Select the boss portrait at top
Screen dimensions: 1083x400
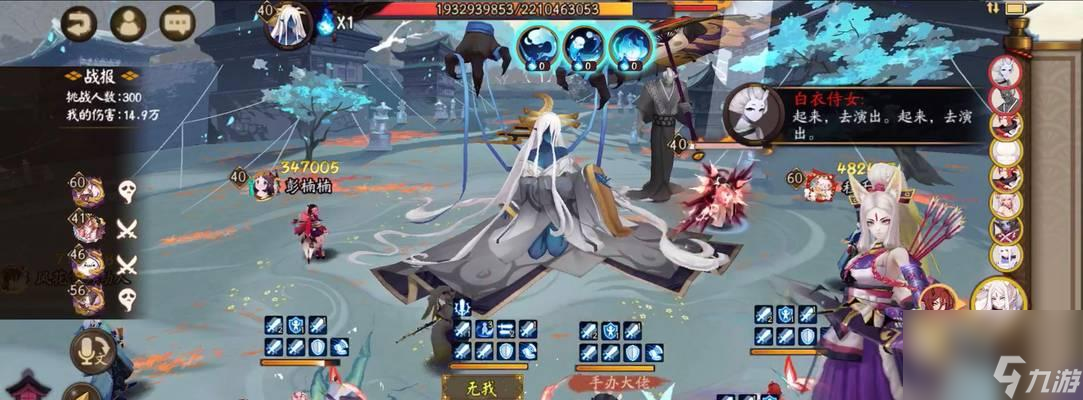coord(290,24)
